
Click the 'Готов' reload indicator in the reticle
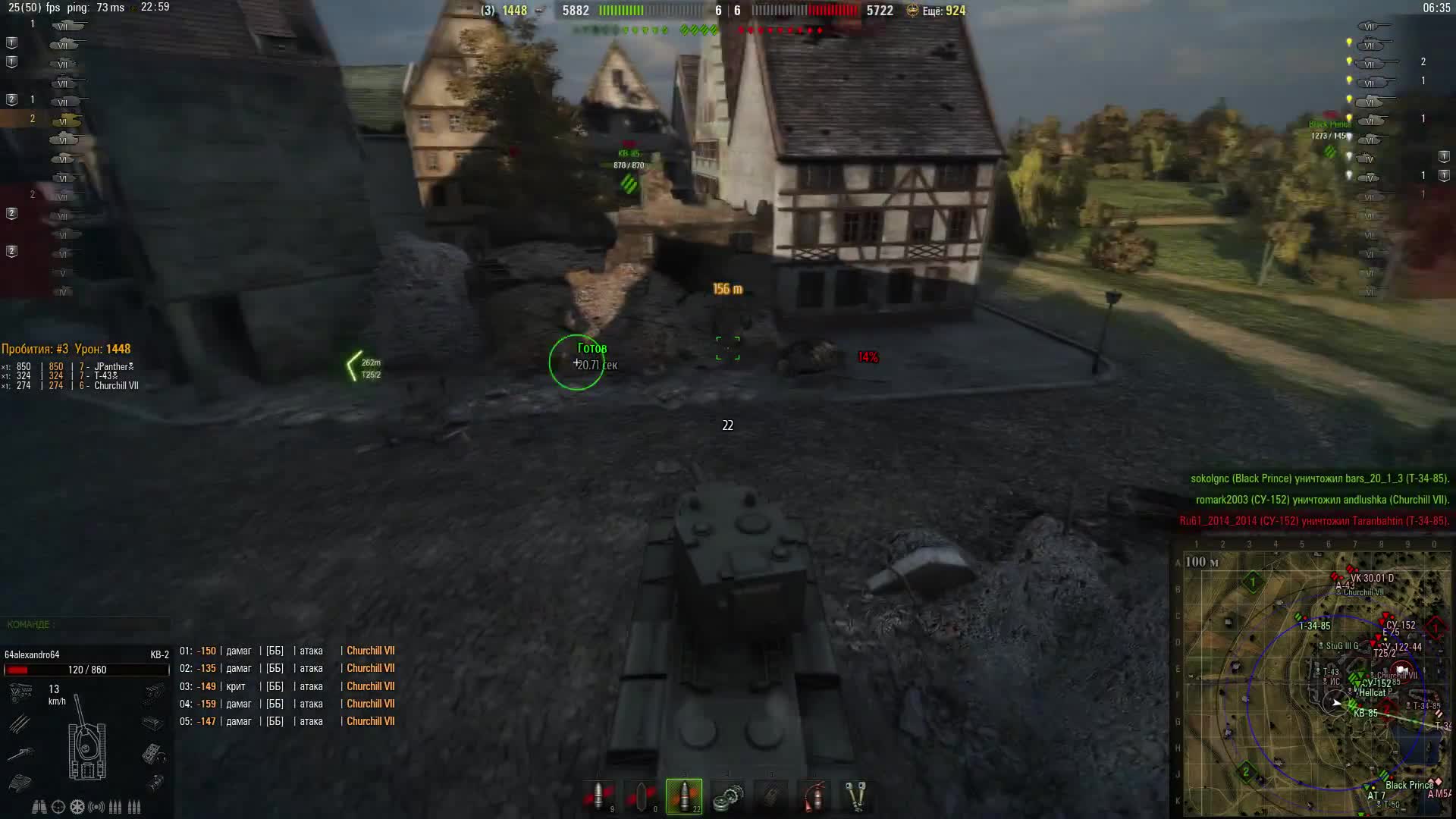(x=591, y=347)
